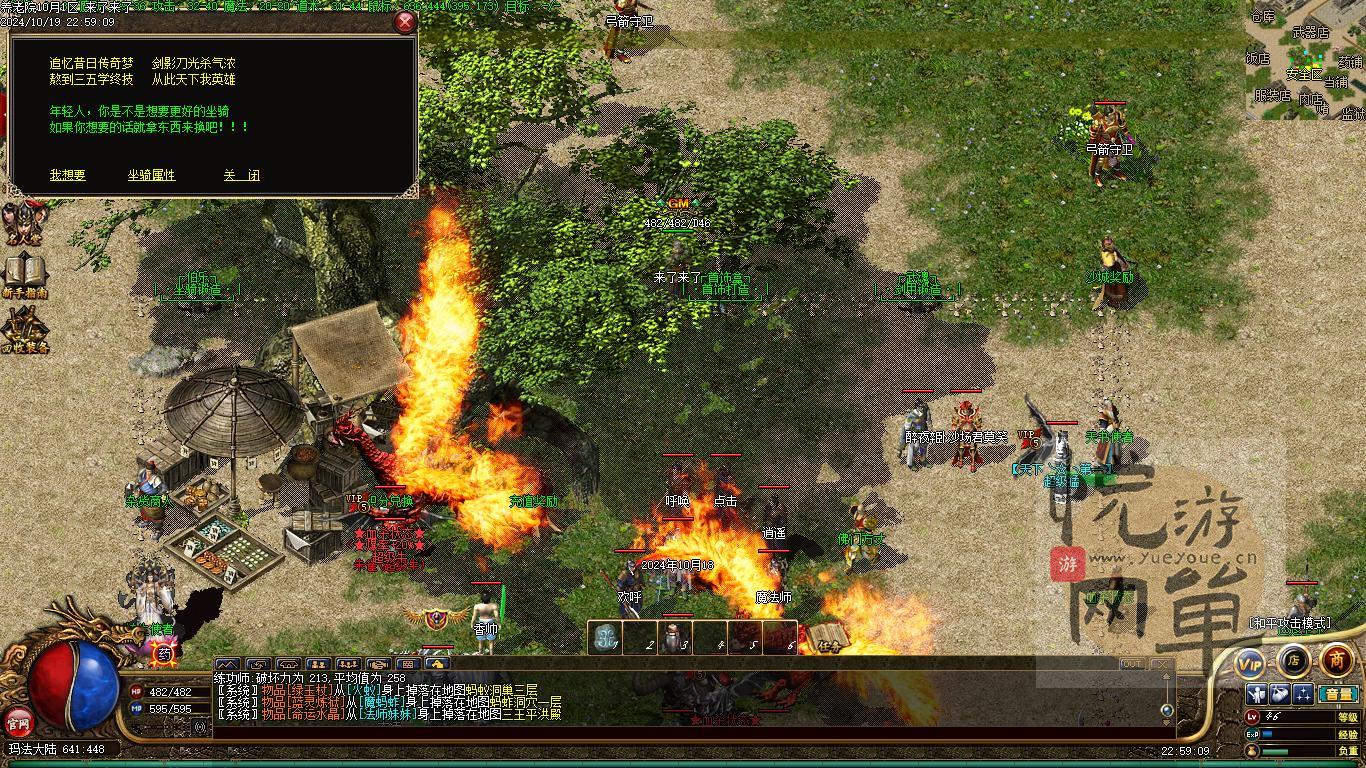Open the bag inventory icon
1366x768 pixels.
1280,694
